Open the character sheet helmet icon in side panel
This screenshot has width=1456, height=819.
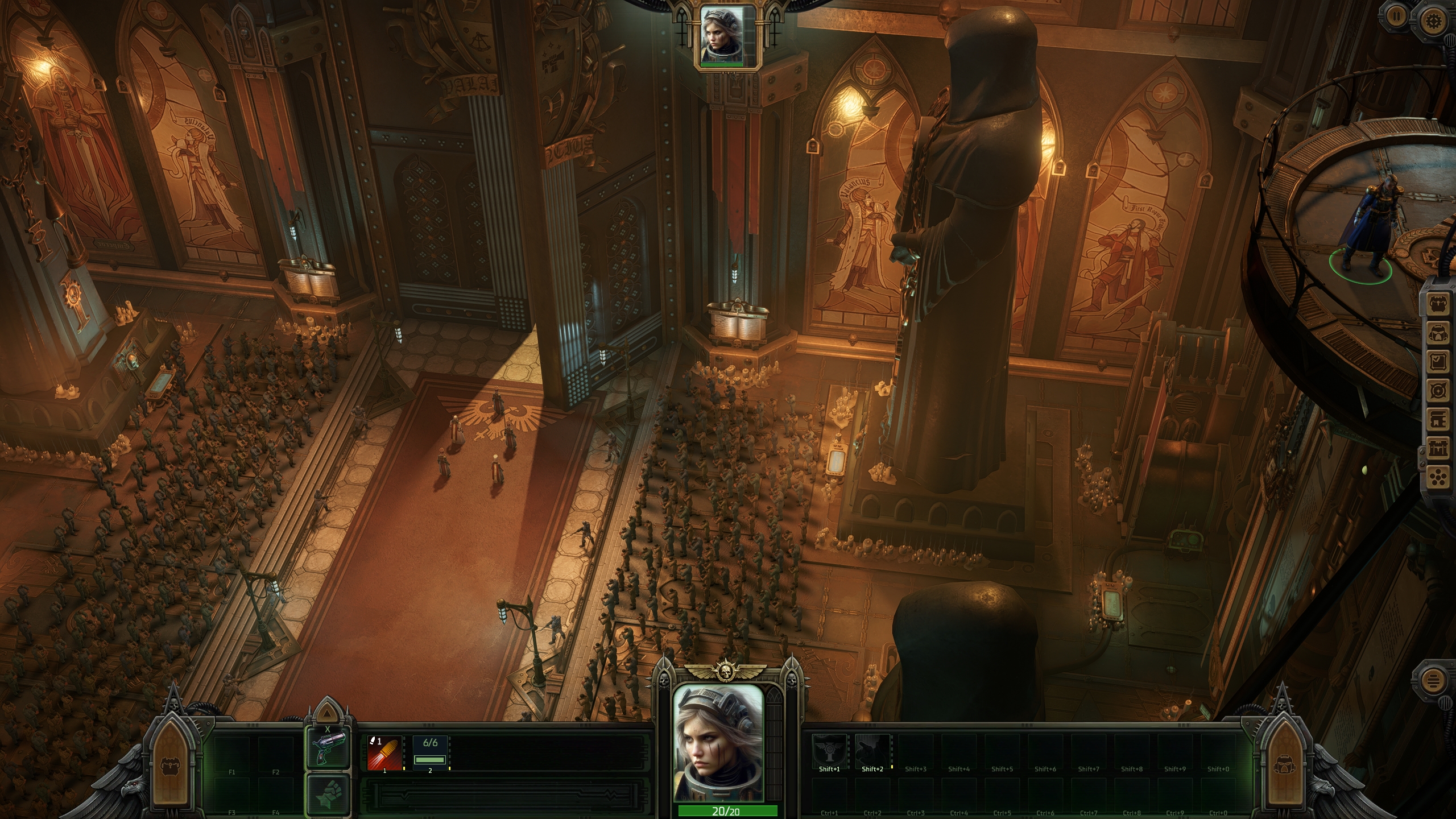(x=1439, y=333)
